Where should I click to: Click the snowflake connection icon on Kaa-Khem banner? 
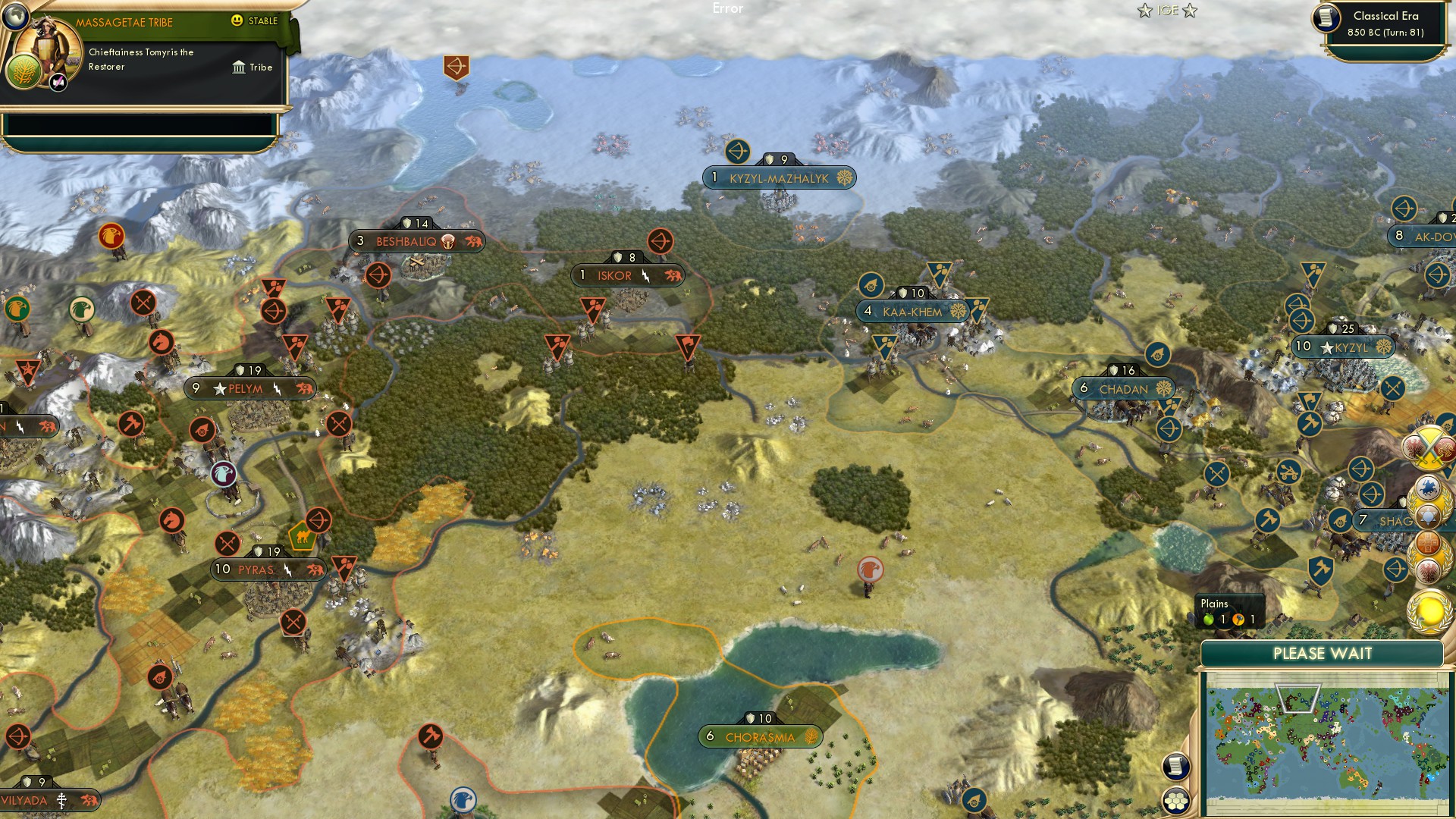957,311
